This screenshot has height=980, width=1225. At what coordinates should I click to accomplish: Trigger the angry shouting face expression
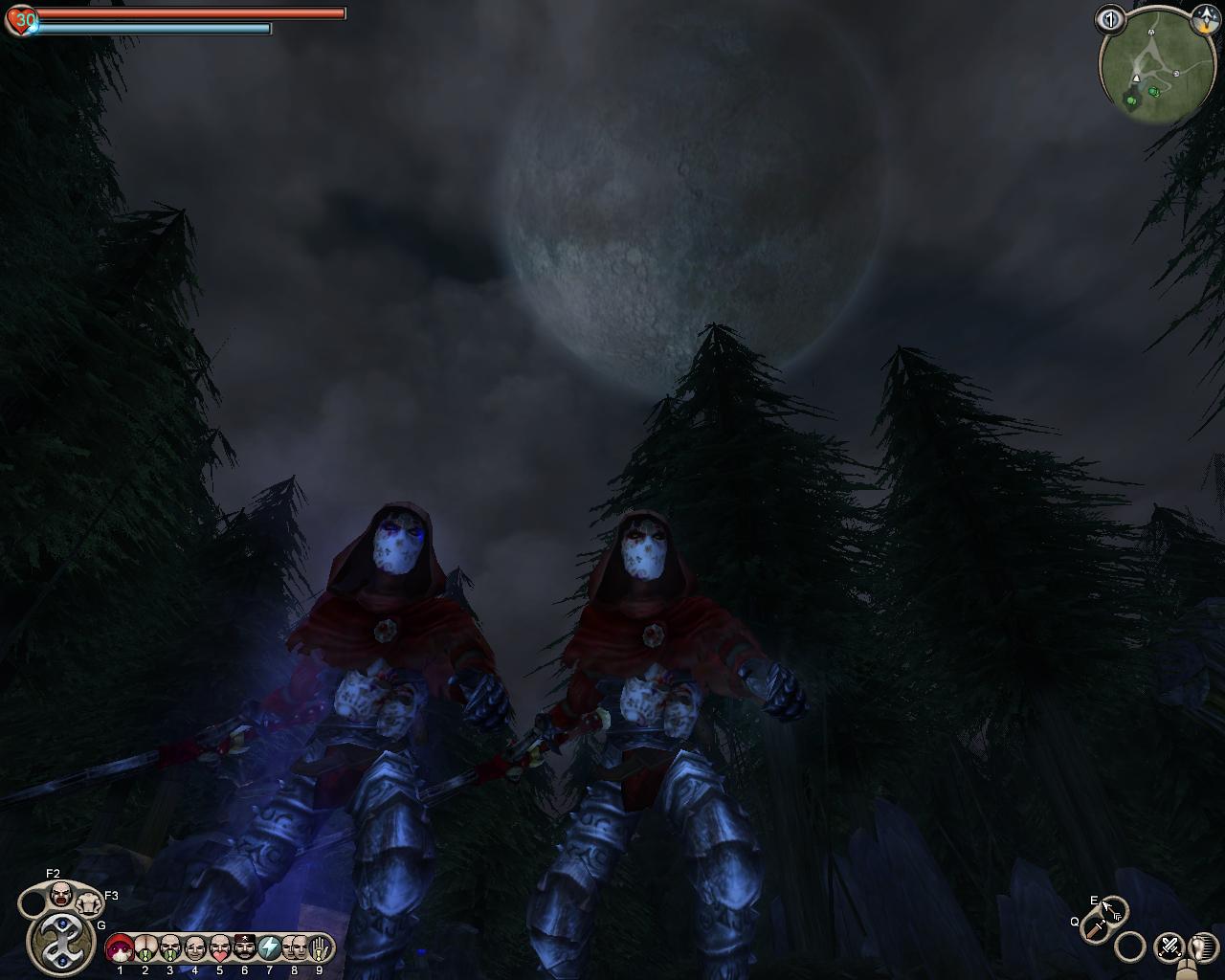pos(60,896)
